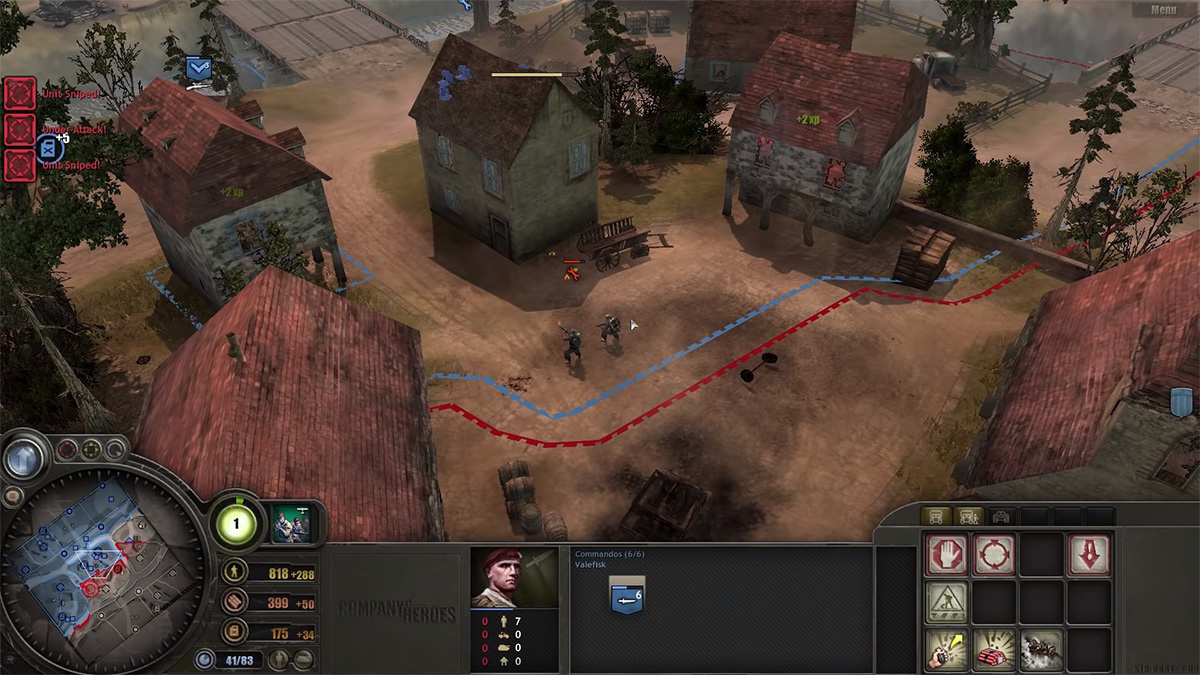The width and height of the screenshot is (1200, 675).
Task: Choose the Commandos commander ability portrait
Action: coord(297,522)
